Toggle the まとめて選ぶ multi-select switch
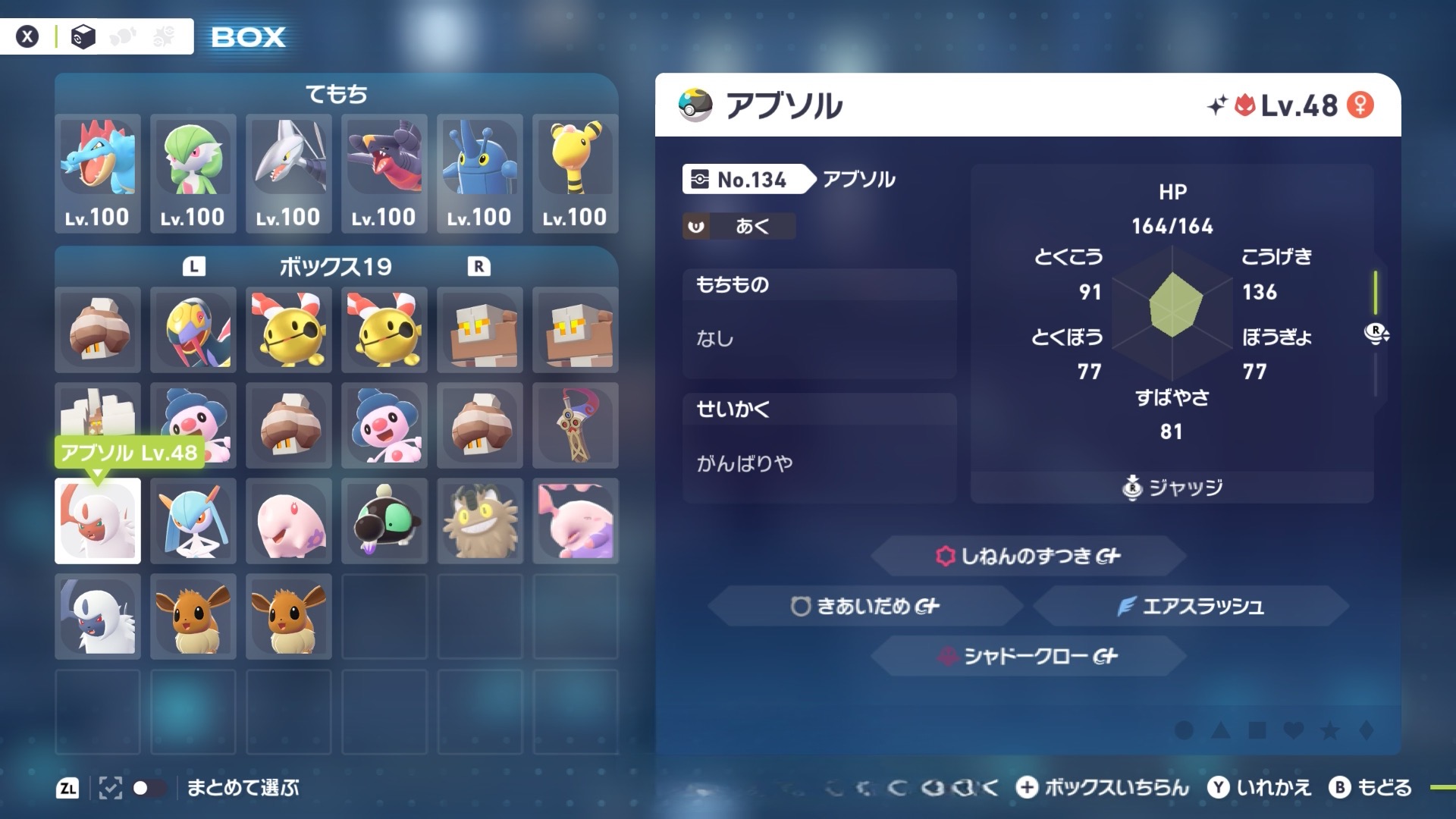 149,788
